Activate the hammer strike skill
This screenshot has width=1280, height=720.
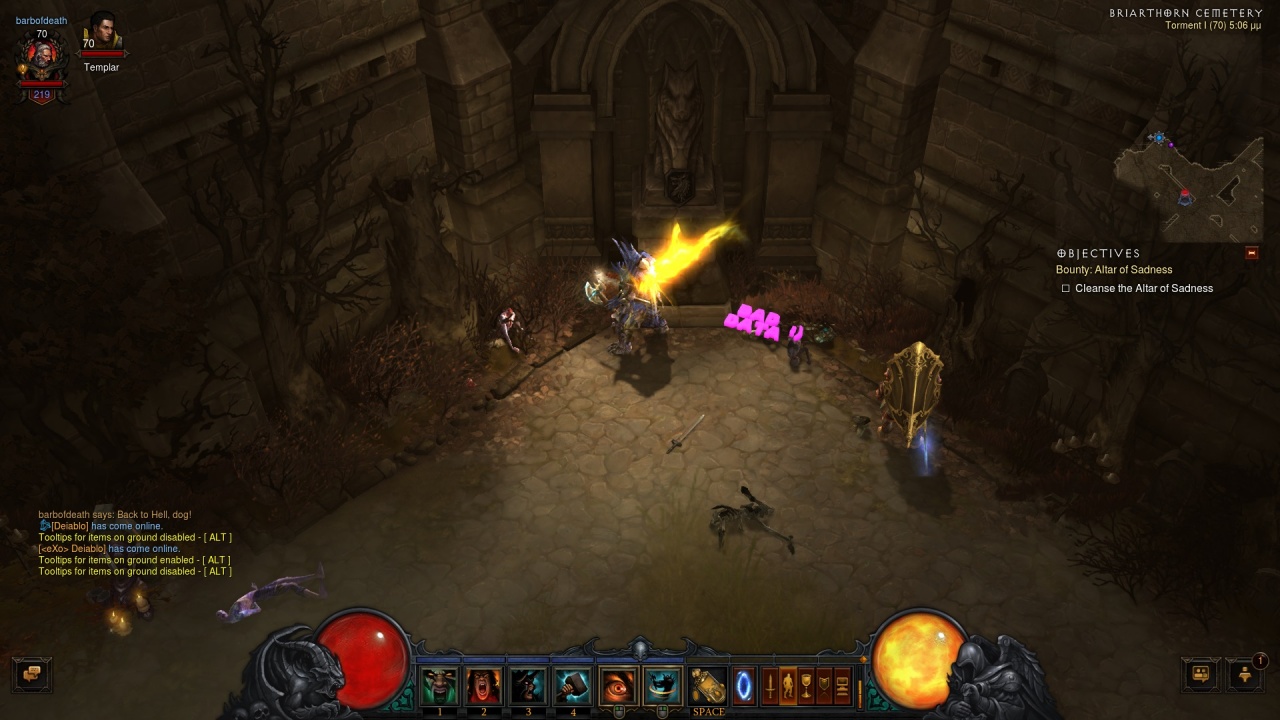(573, 686)
